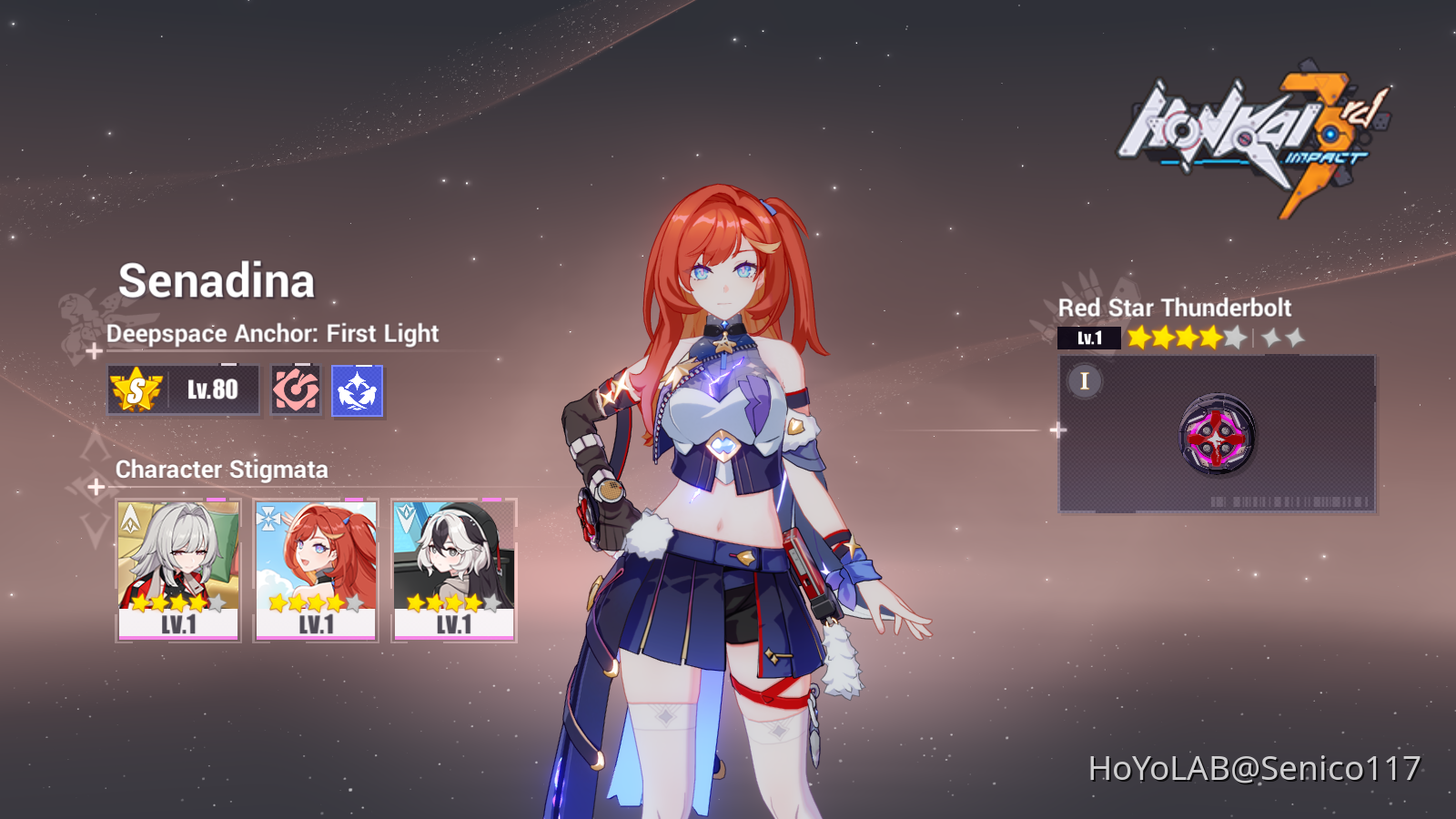Select the "Deepspace Anchor: First Light" subtitle
The image size is (1456, 819).
point(271,334)
